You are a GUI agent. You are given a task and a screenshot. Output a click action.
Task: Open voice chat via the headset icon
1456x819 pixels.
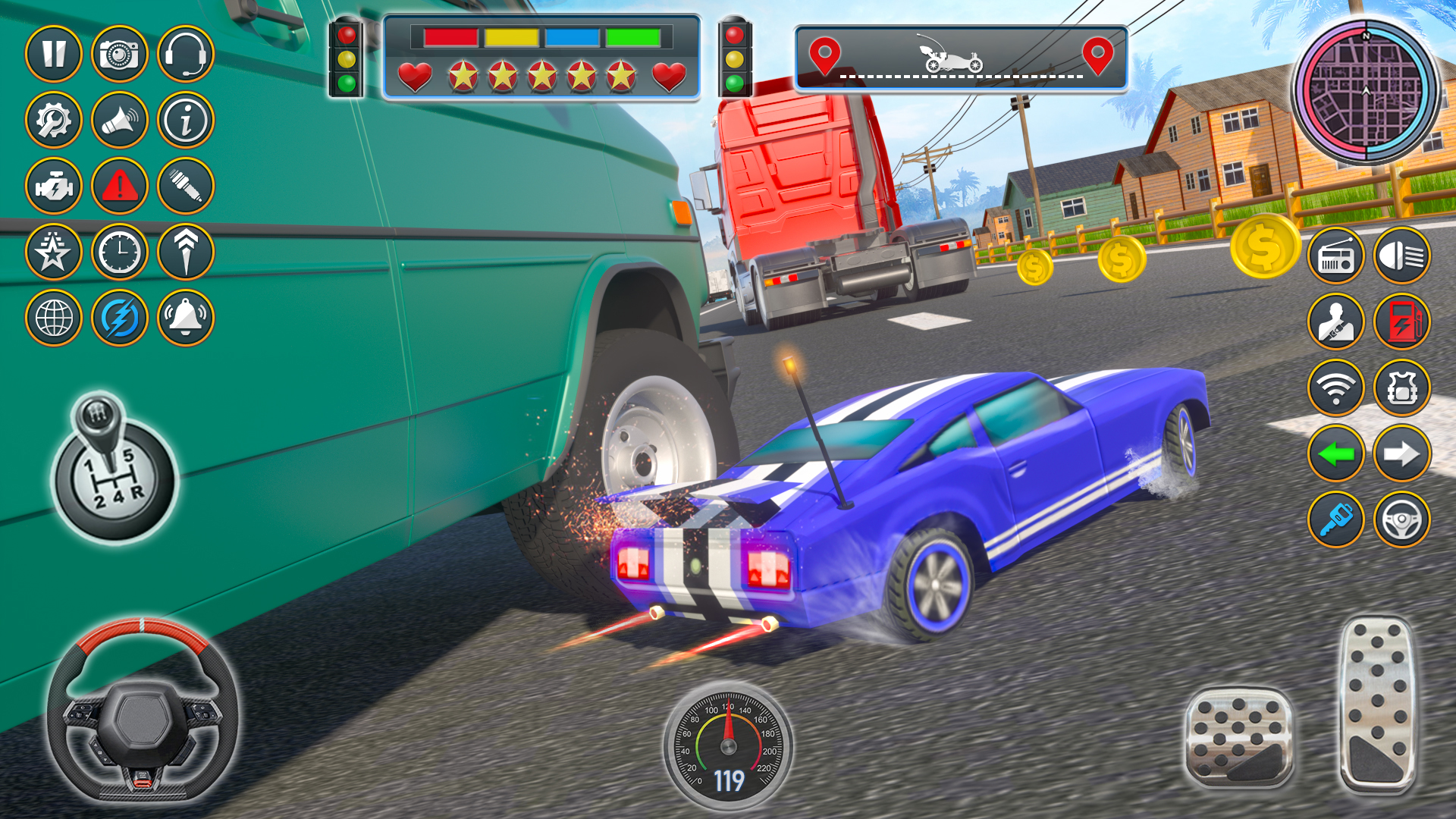tap(184, 52)
